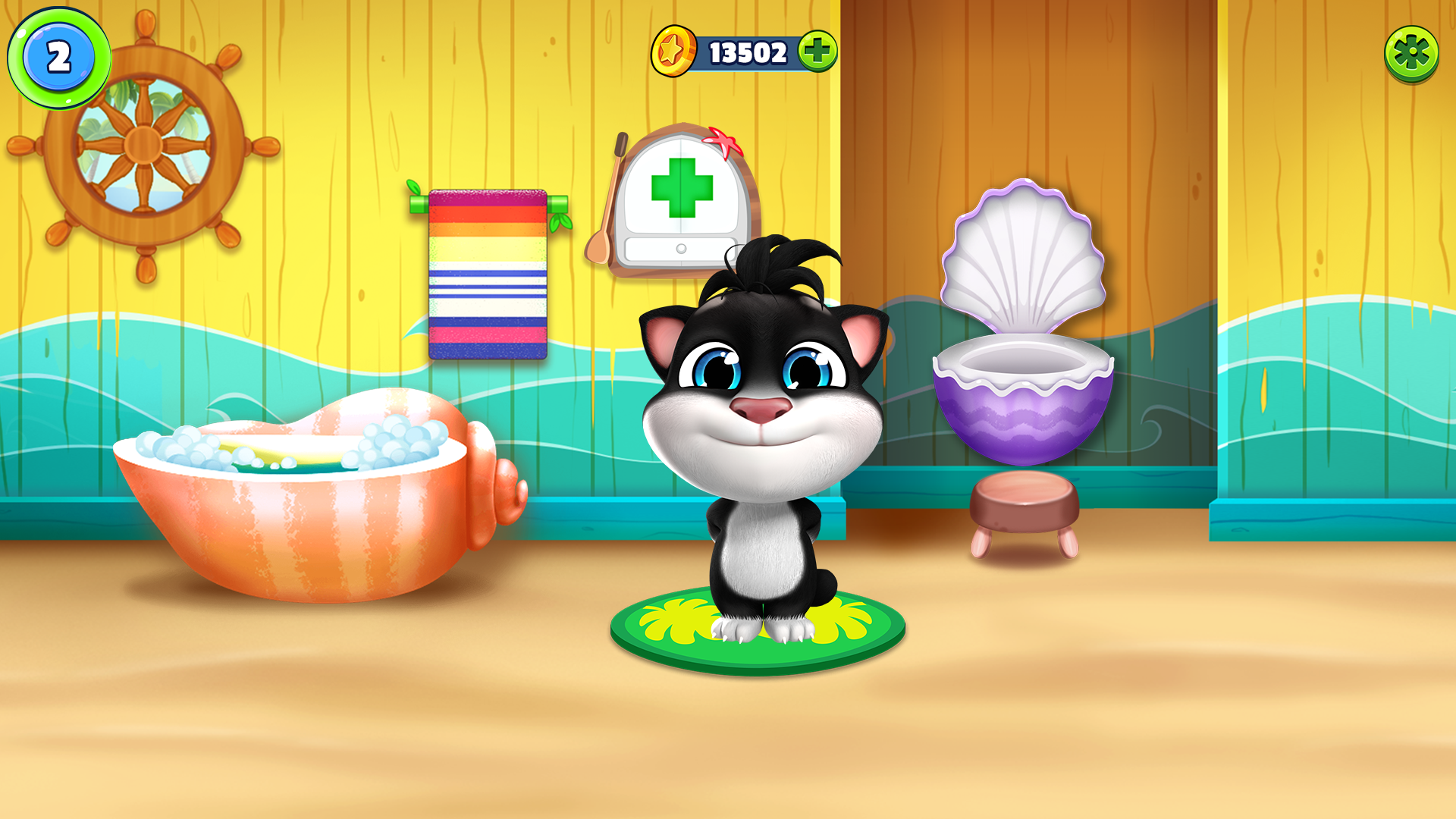
Task: Click the star coin icon
Action: 674,50
